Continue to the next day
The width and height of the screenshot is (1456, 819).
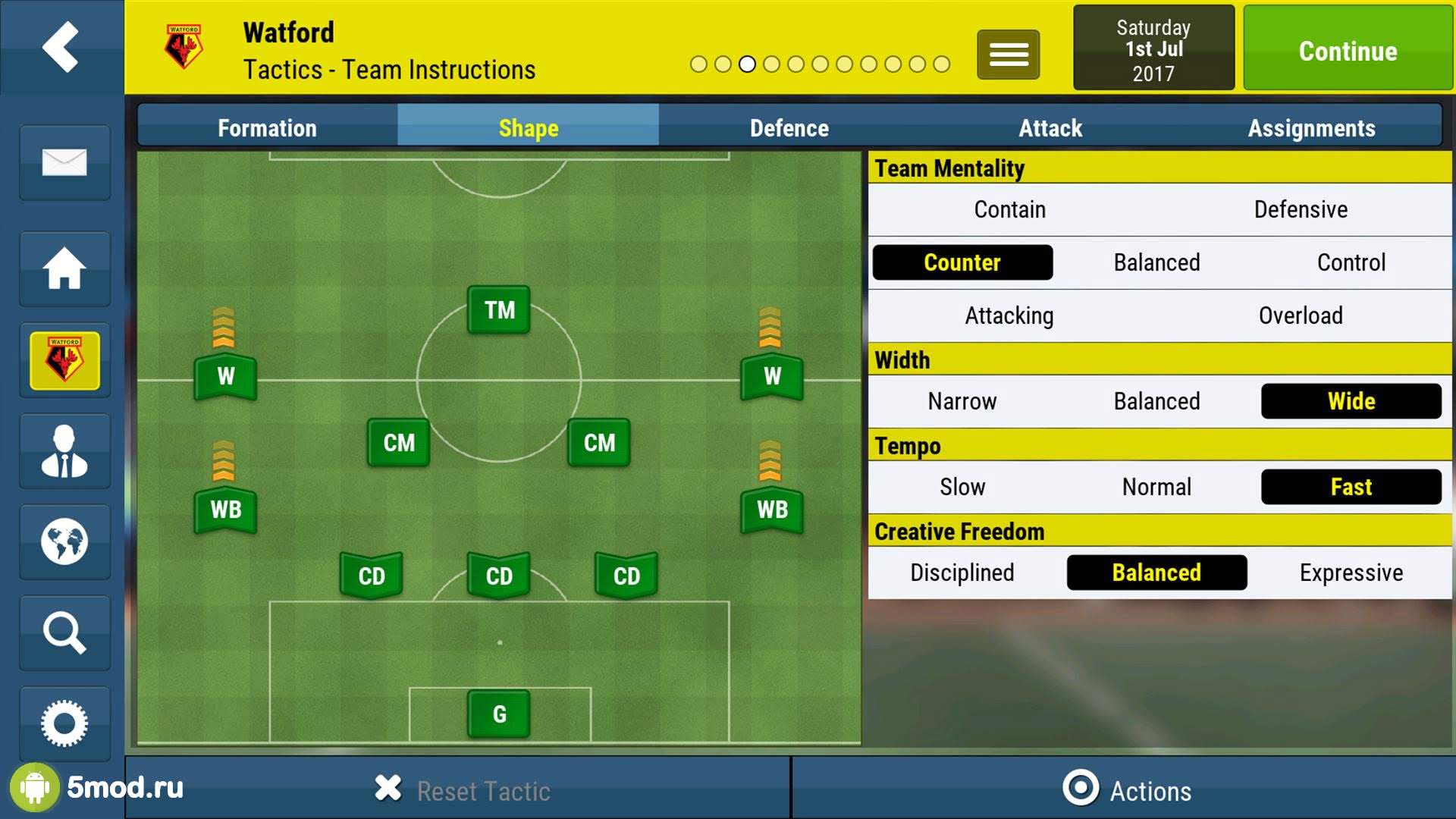tap(1347, 50)
